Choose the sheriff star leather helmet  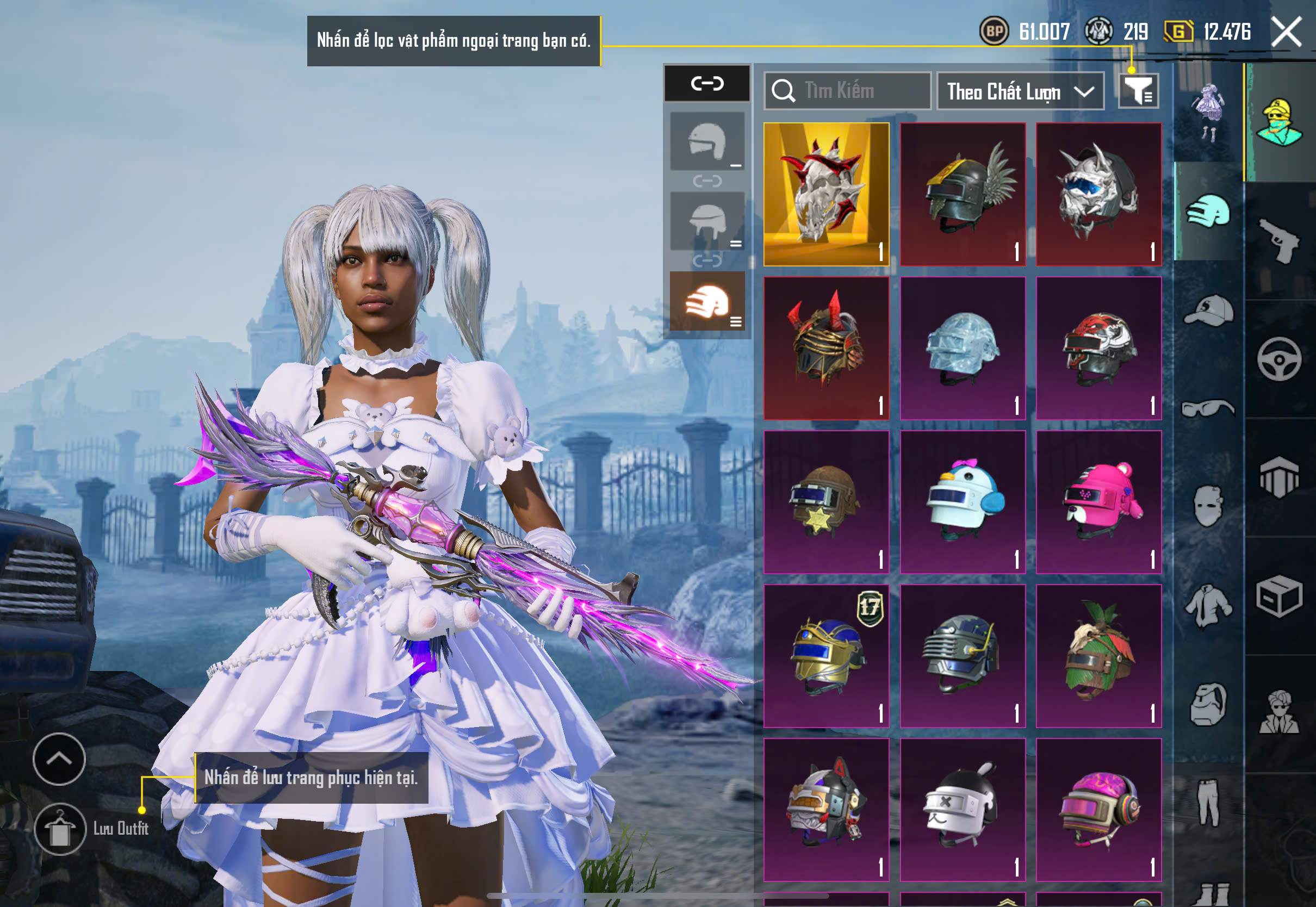(x=825, y=502)
